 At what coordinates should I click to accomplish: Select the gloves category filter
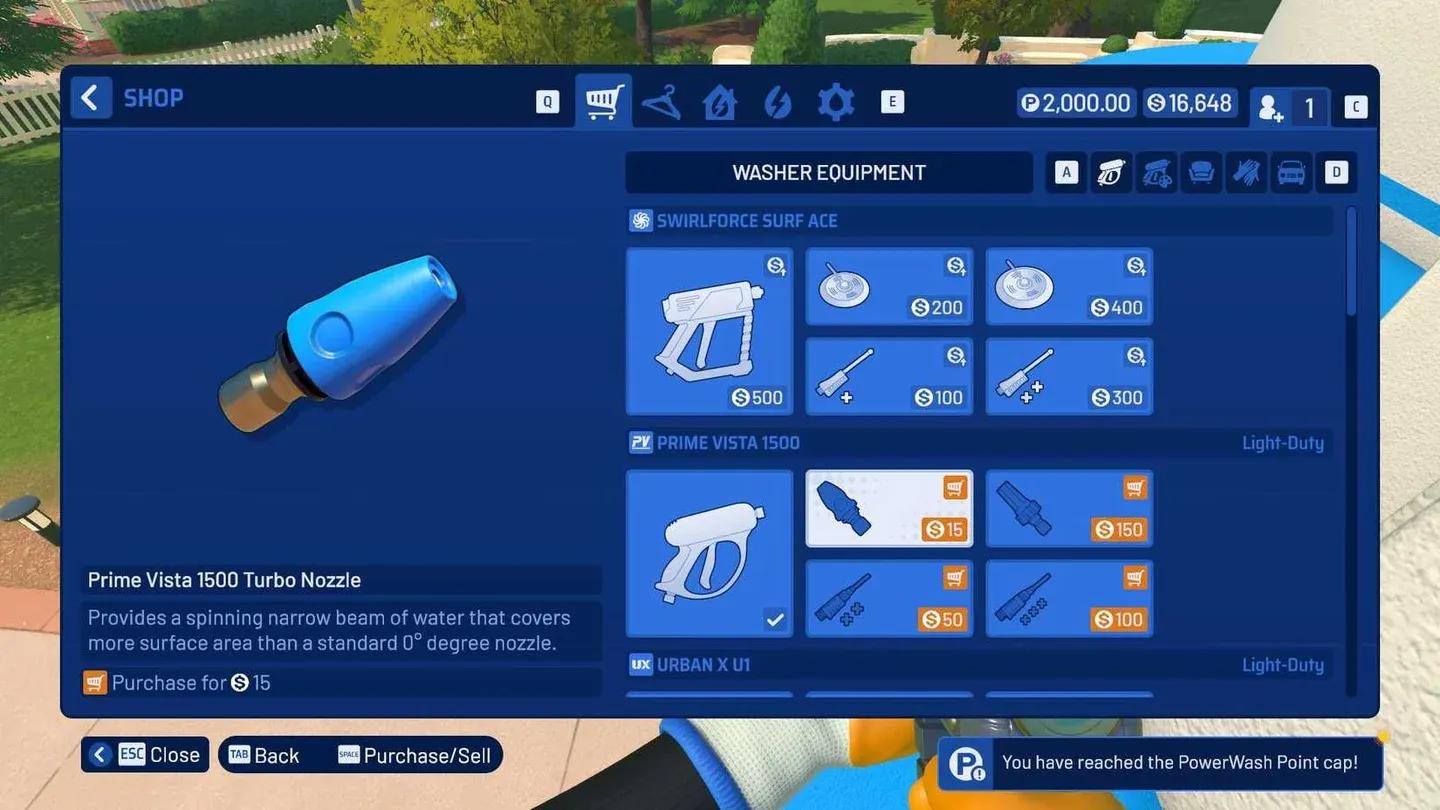[x=1246, y=172]
